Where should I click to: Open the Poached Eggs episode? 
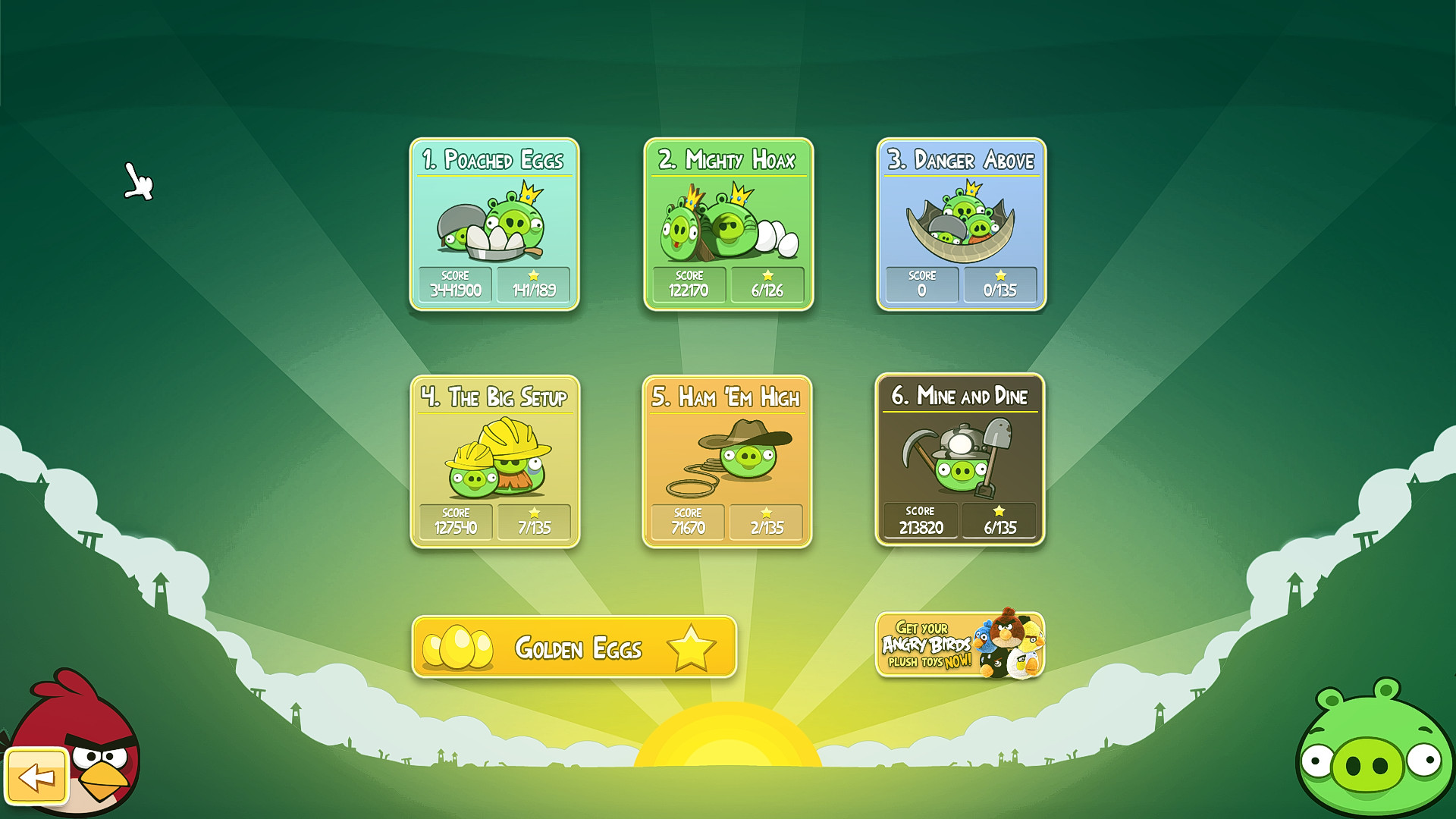click(x=495, y=220)
